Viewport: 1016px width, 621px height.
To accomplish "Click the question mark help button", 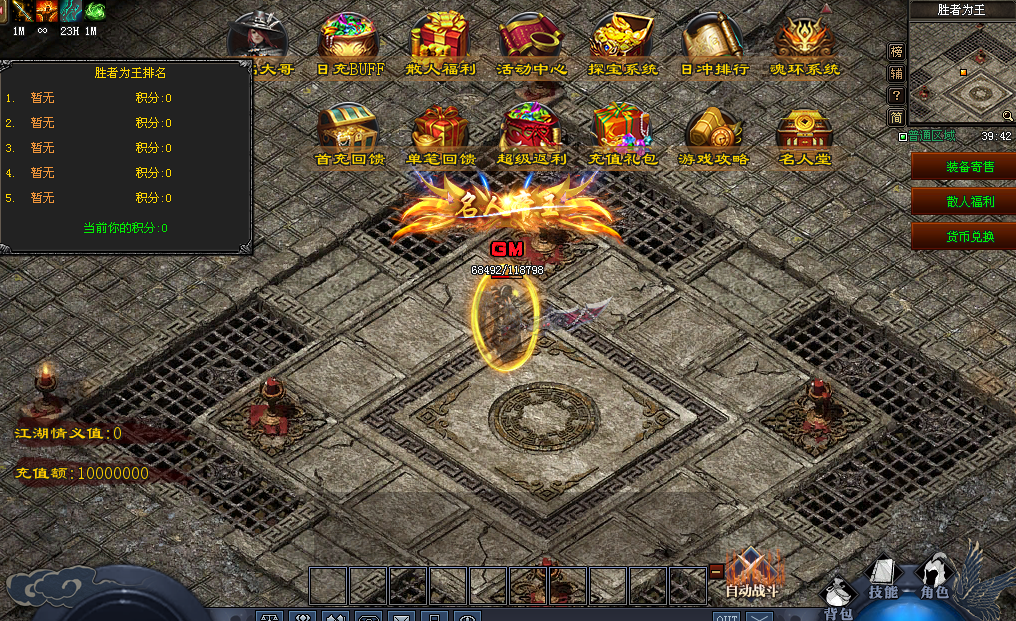I will point(896,95).
